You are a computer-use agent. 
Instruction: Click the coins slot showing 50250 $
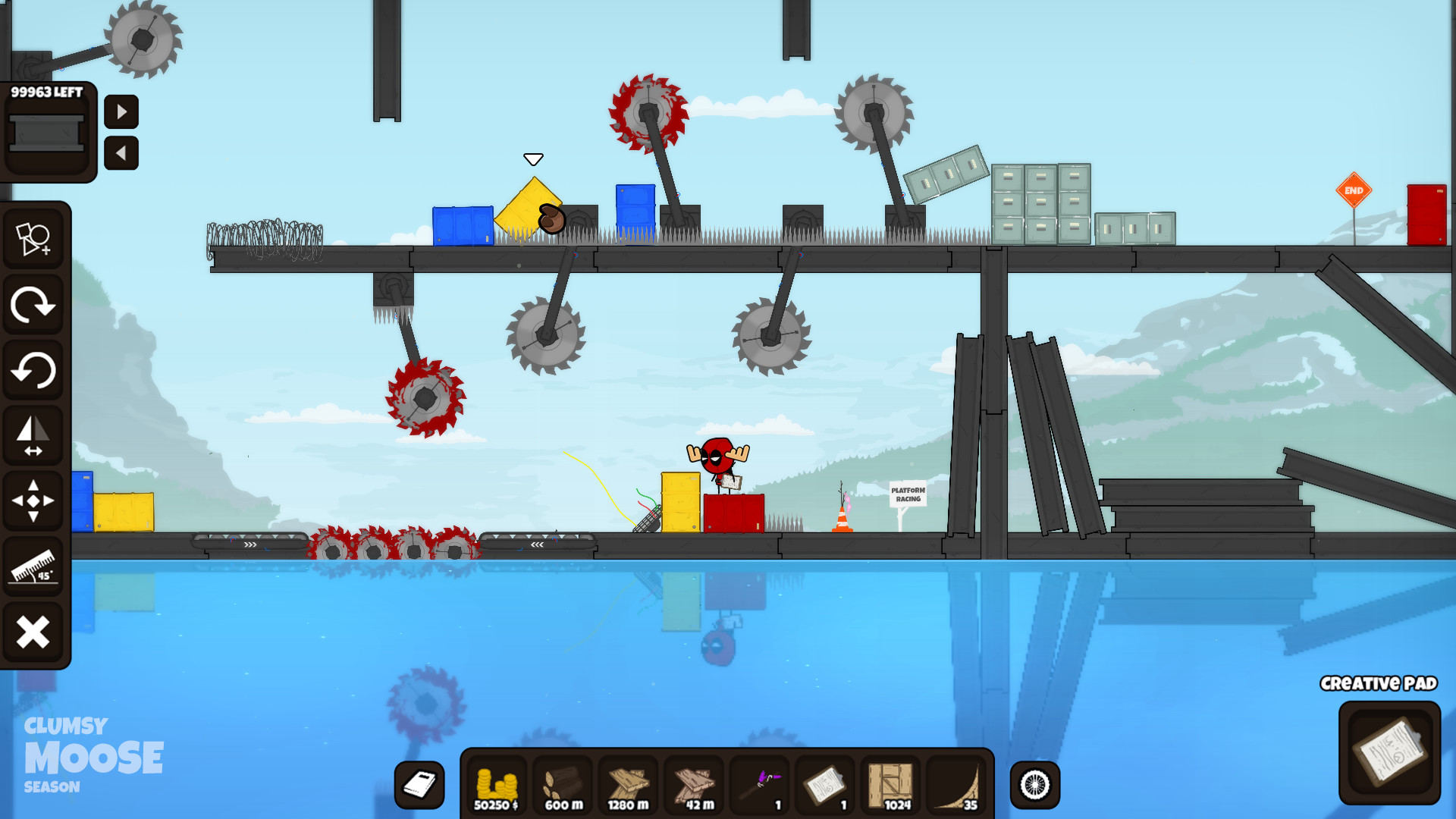click(497, 785)
